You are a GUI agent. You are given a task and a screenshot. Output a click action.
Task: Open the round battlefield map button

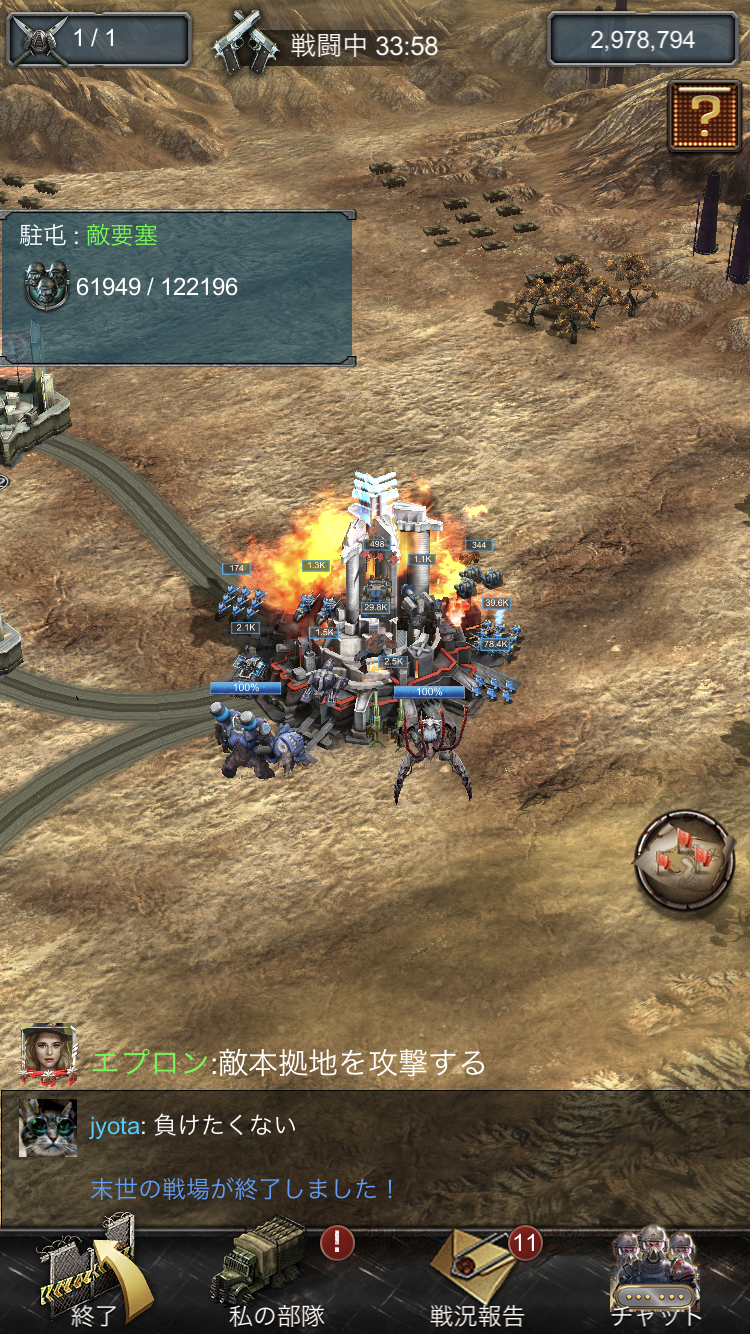[684, 860]
